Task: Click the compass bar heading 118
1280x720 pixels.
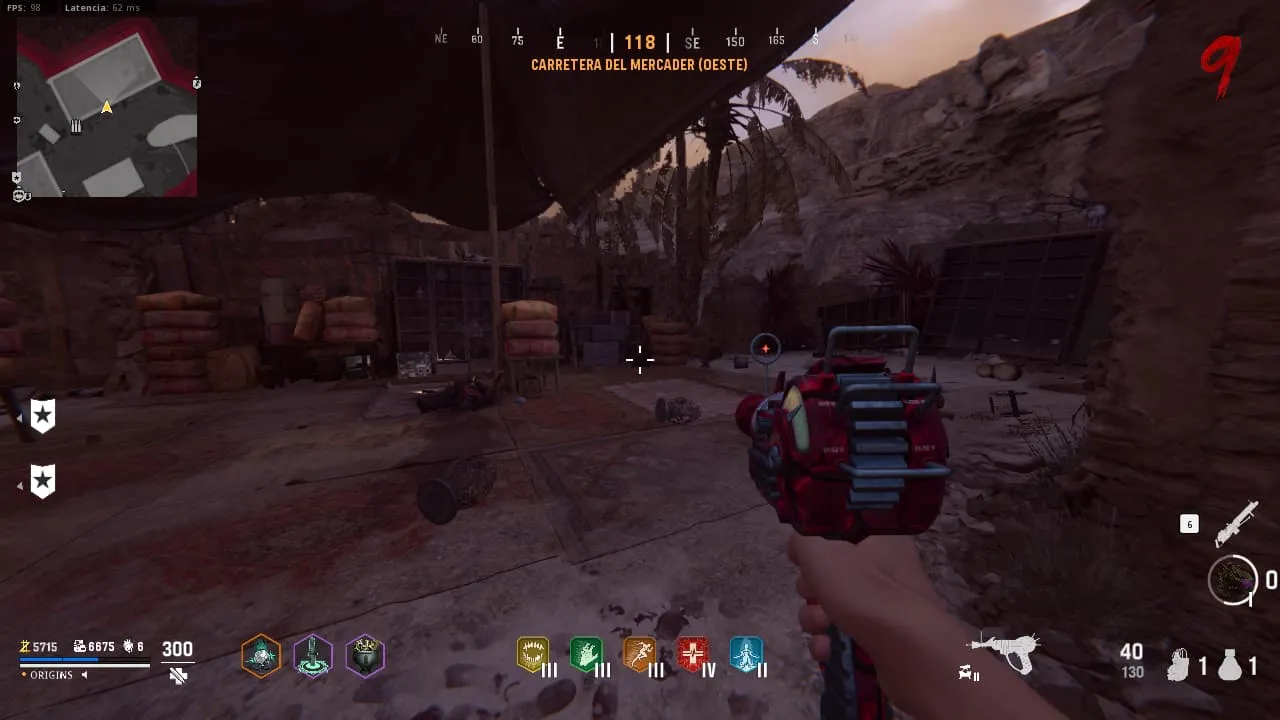Action: 640,42
